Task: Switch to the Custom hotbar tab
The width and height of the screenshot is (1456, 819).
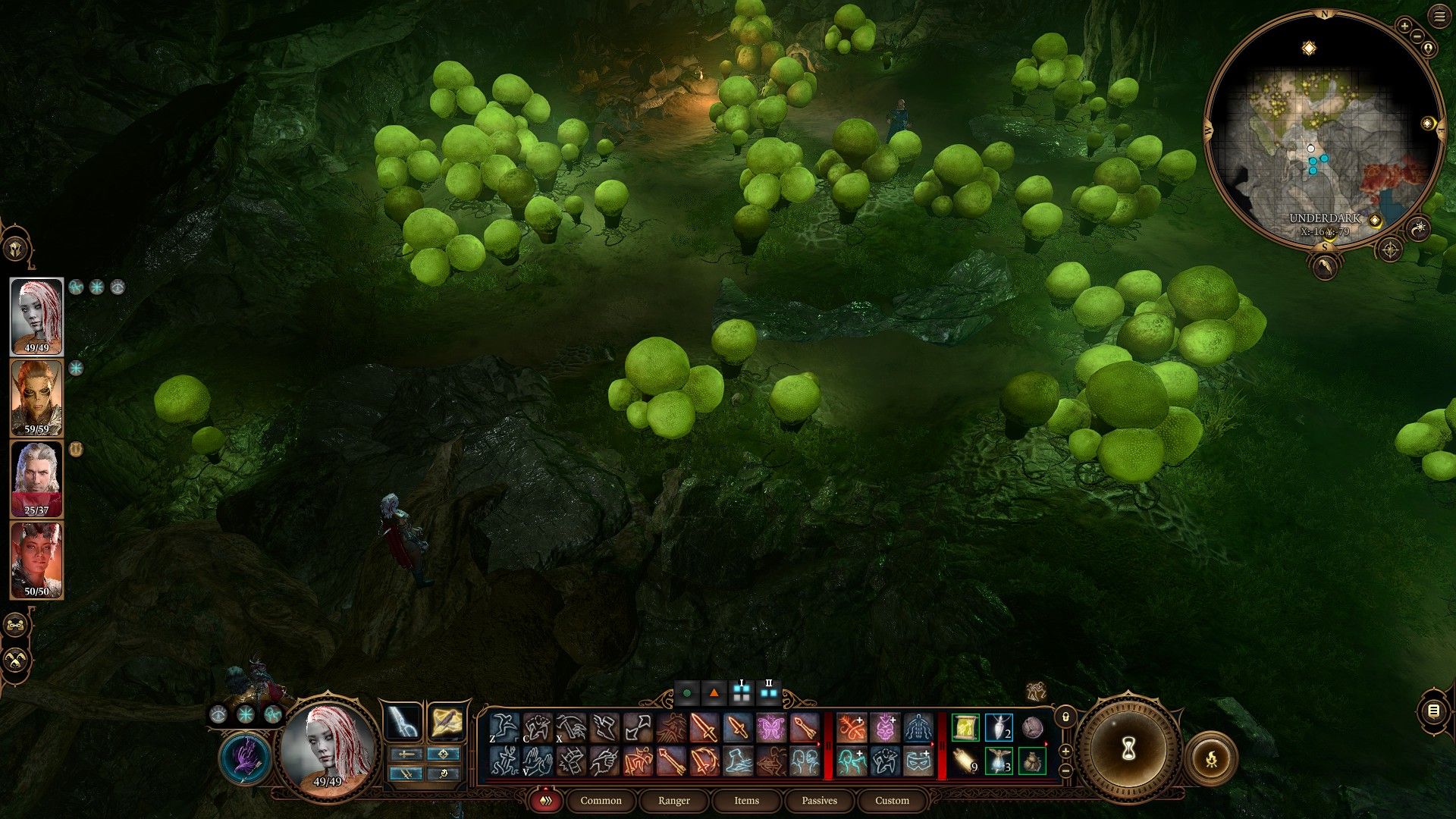Action: click(x=892, y=801)
